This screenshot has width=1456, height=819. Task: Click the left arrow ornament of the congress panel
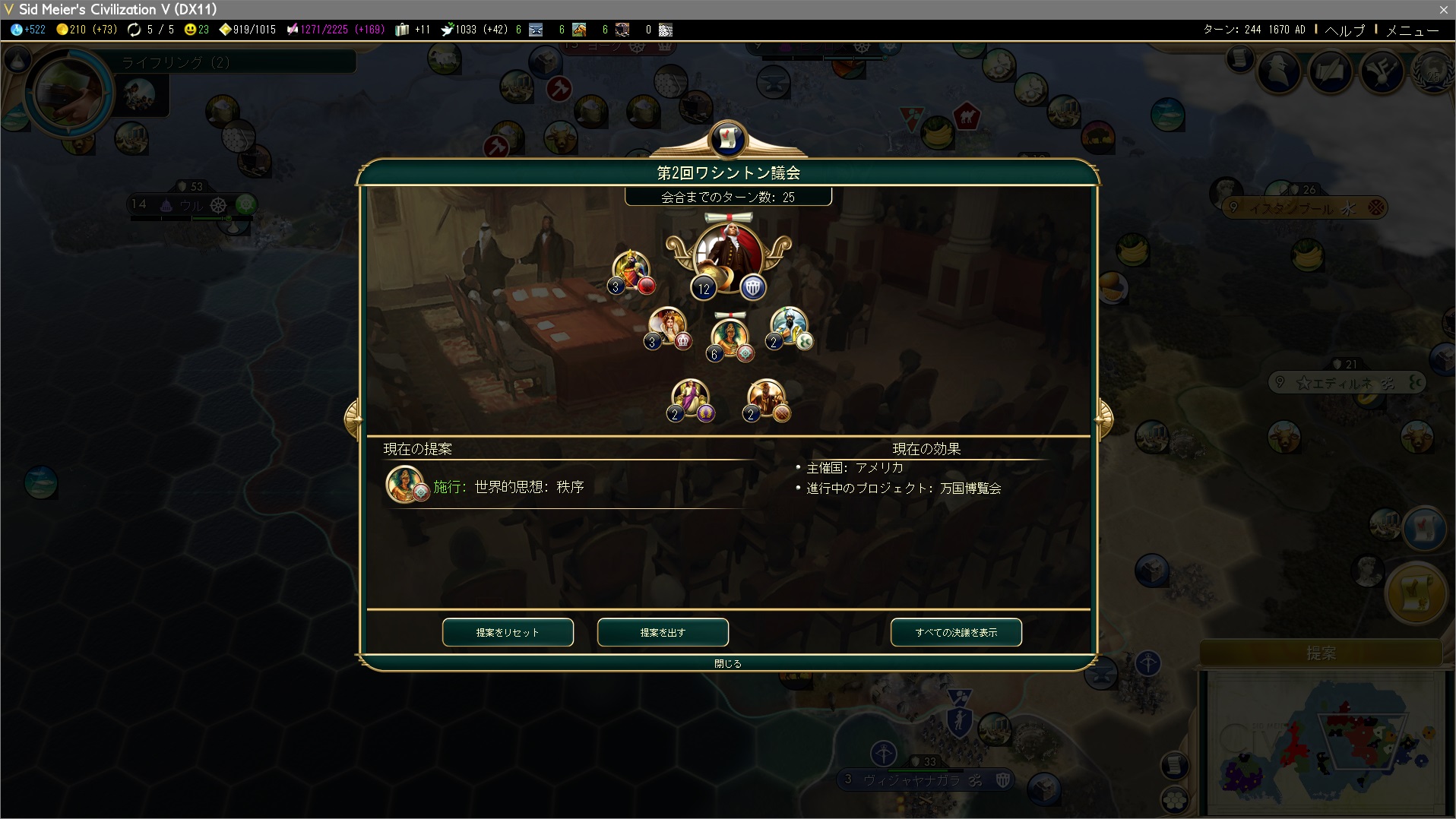(x=353, y=419)
